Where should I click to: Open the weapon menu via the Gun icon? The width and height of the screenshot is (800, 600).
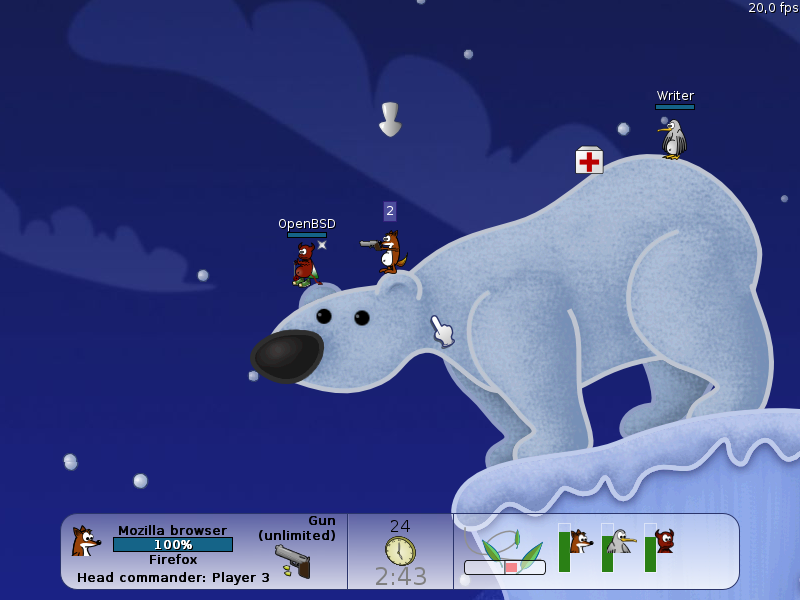[x=292, y=561]
